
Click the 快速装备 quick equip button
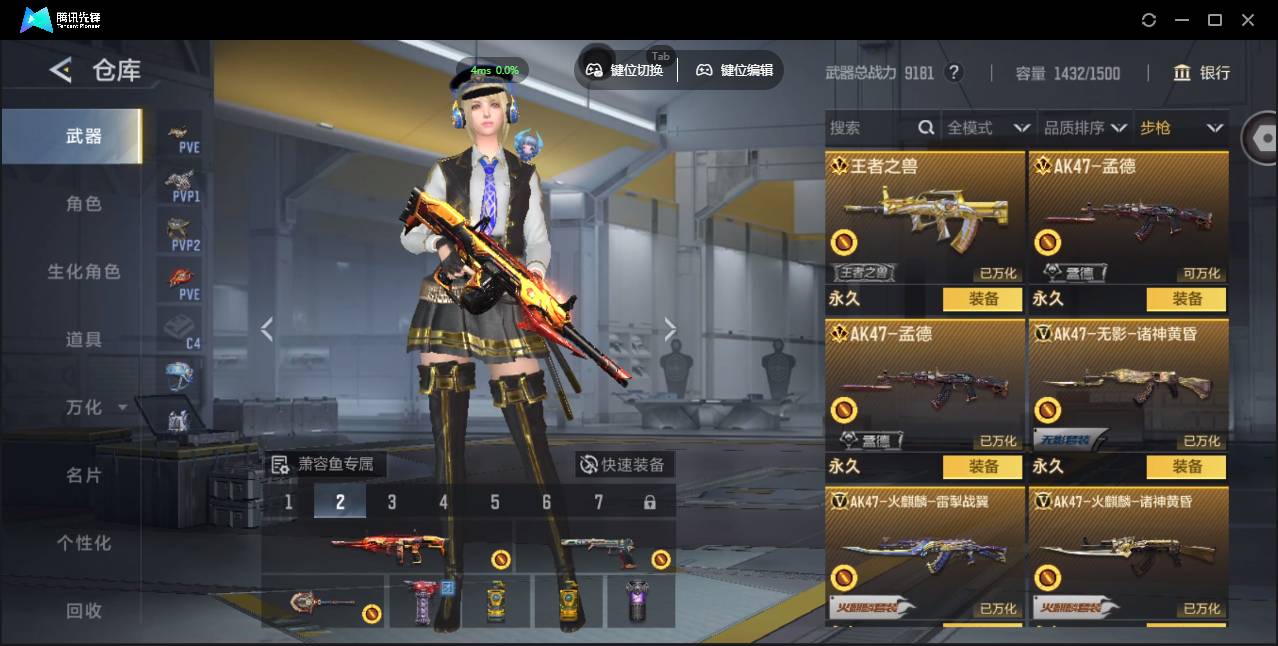(624, 465)
